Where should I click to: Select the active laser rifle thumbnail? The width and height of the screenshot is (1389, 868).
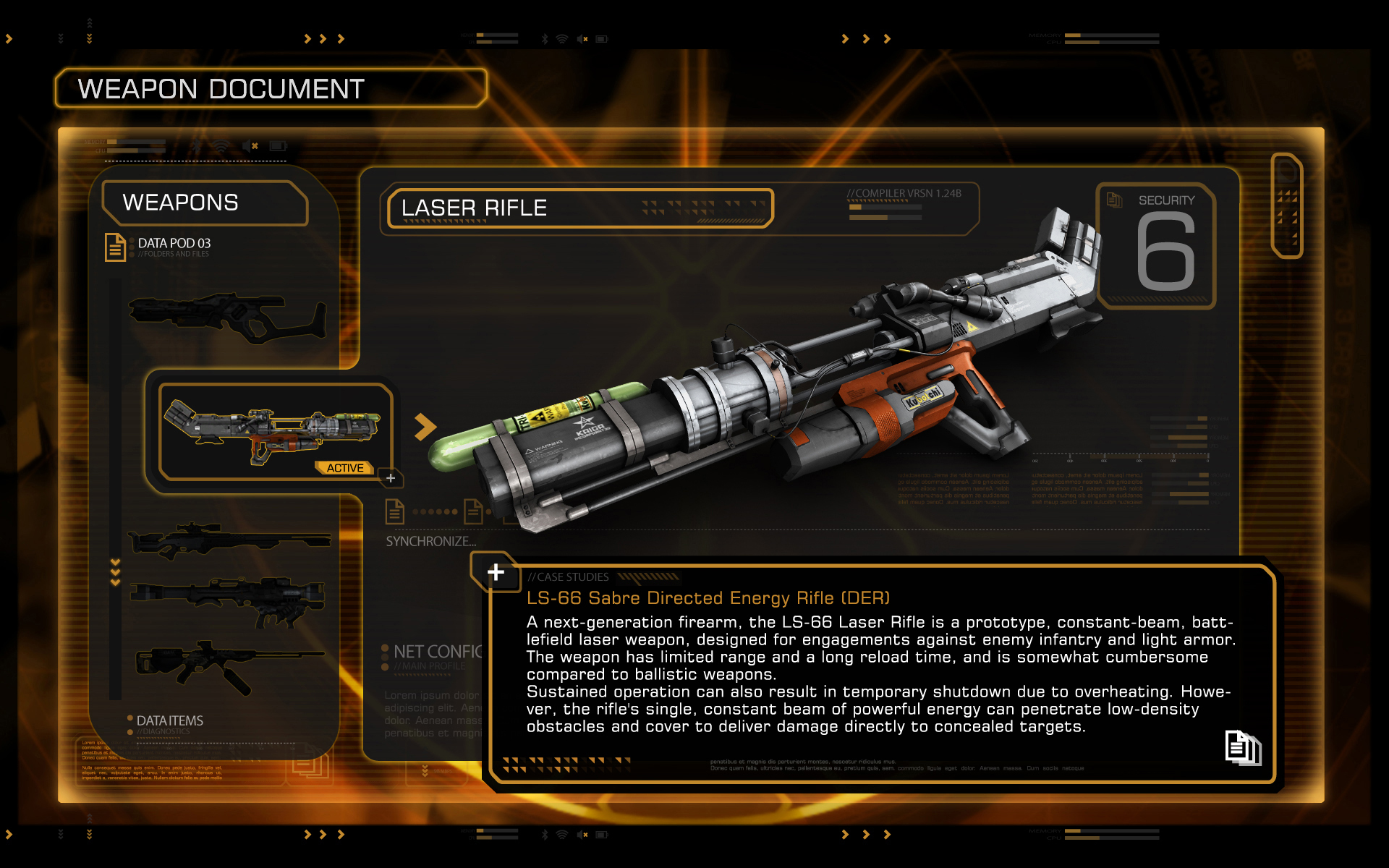273,432
